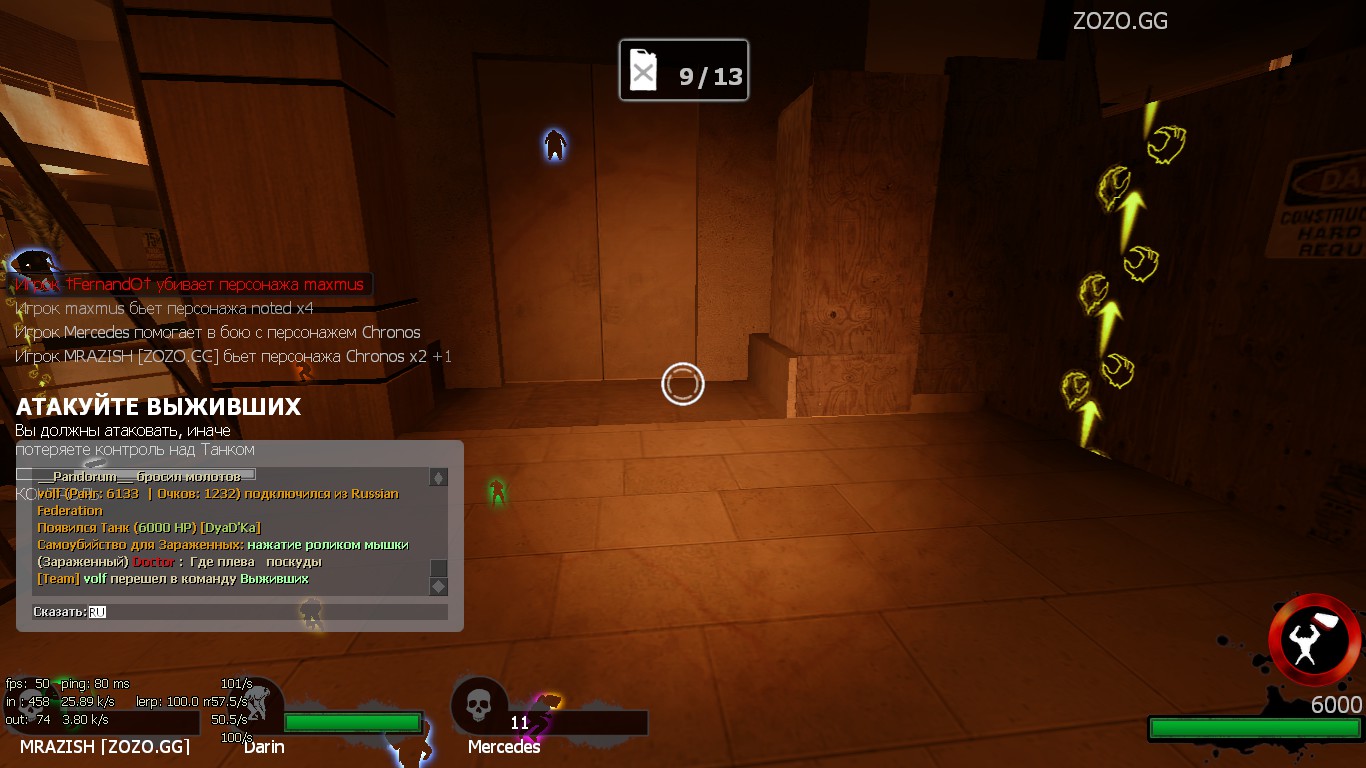Screen dimensions: 1366x768
Task: Activate the Tank rock throw ability icon
Action: [x=1314, y=640]
